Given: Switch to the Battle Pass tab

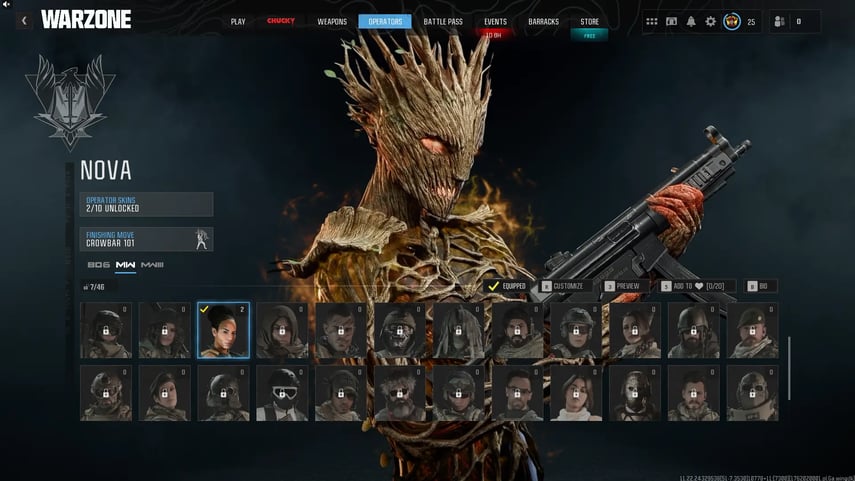Looking at the screenshot, I should (x=442, y=21).
